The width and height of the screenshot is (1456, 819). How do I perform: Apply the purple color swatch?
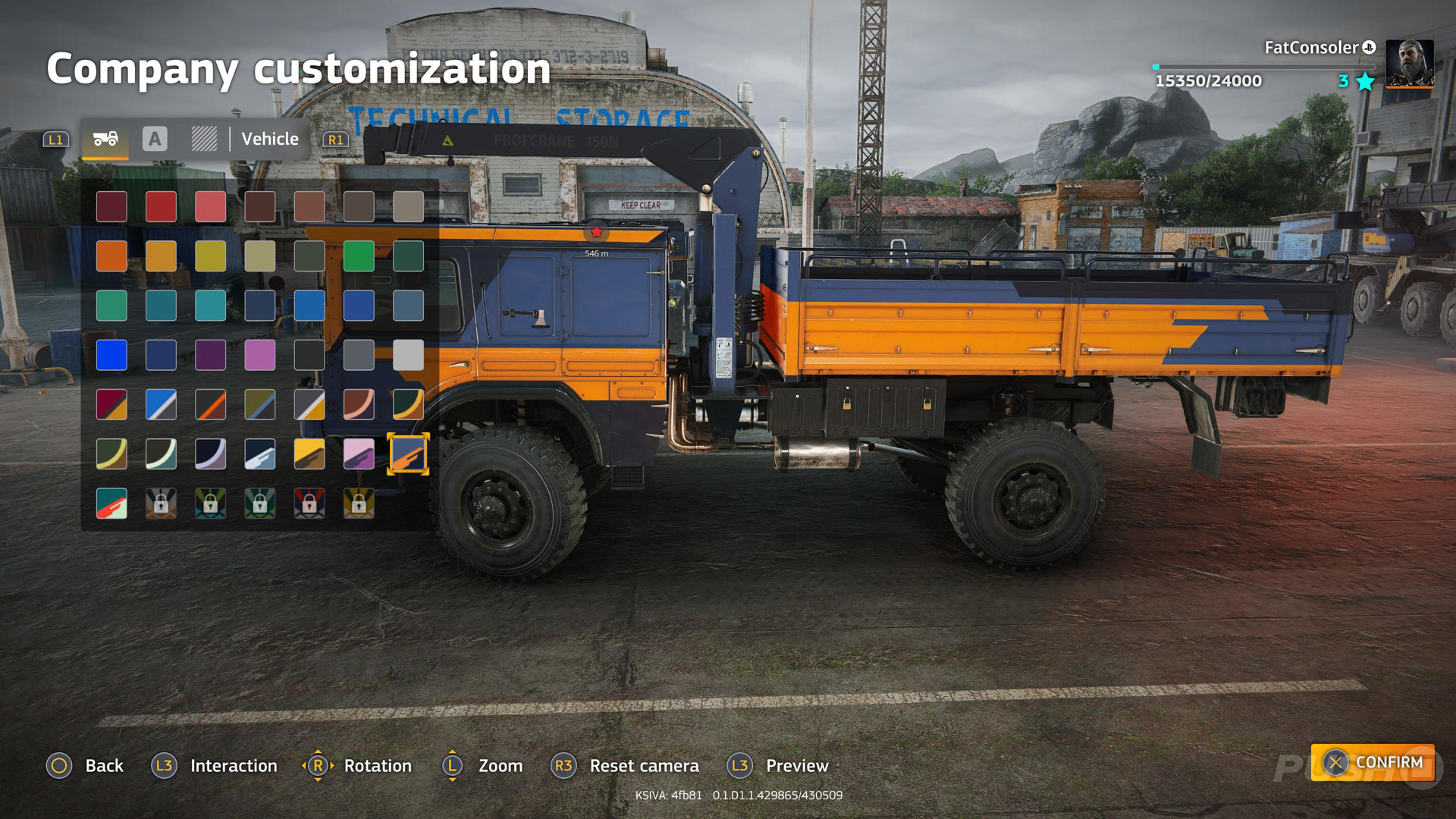(210, 355)
